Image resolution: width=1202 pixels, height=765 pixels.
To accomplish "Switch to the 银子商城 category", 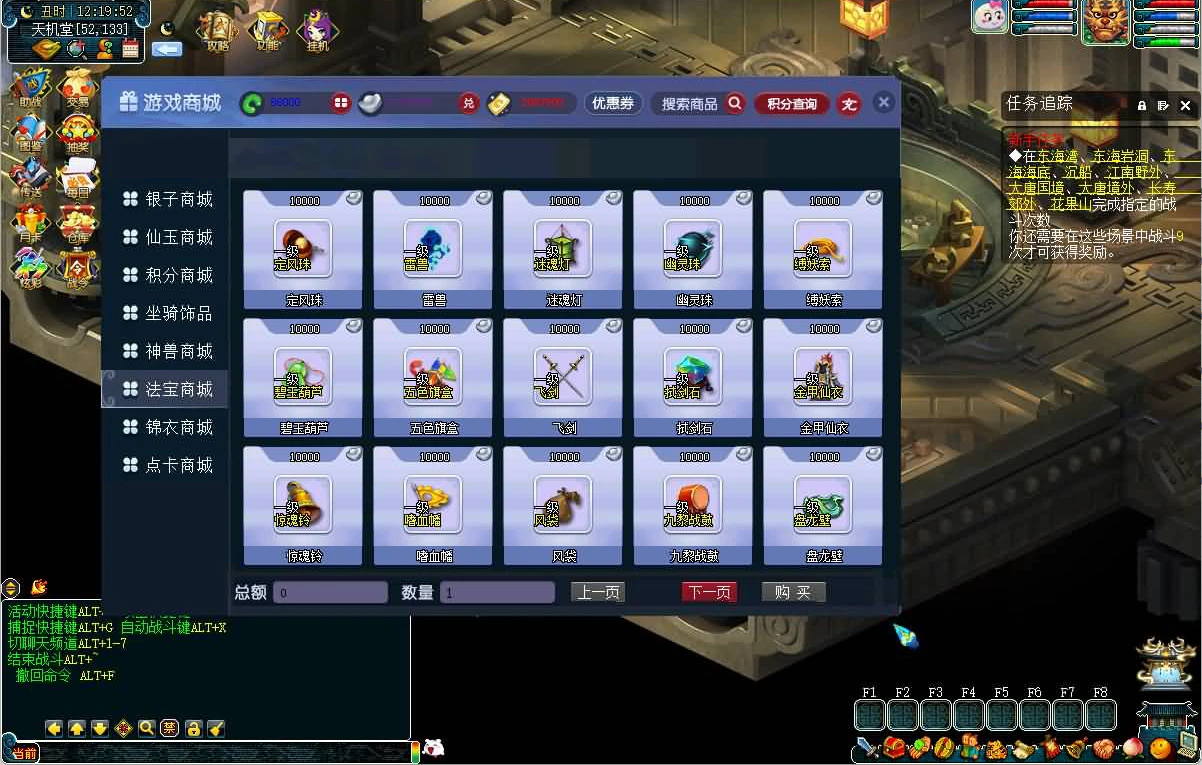I will point(168,199).
